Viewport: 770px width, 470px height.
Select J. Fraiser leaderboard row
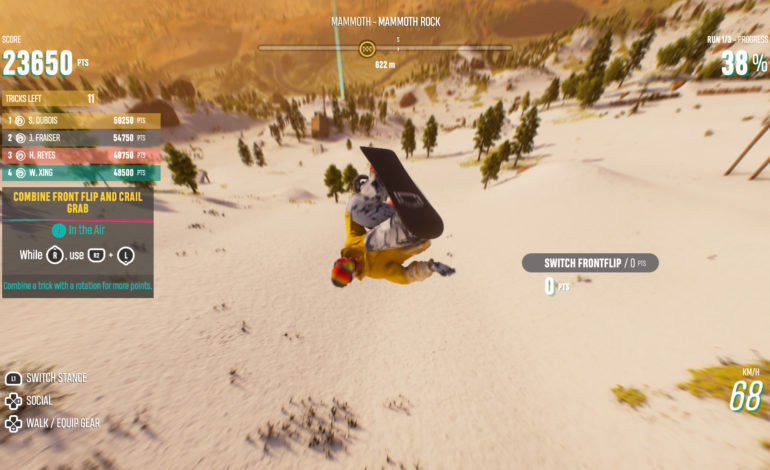[80, 138]
